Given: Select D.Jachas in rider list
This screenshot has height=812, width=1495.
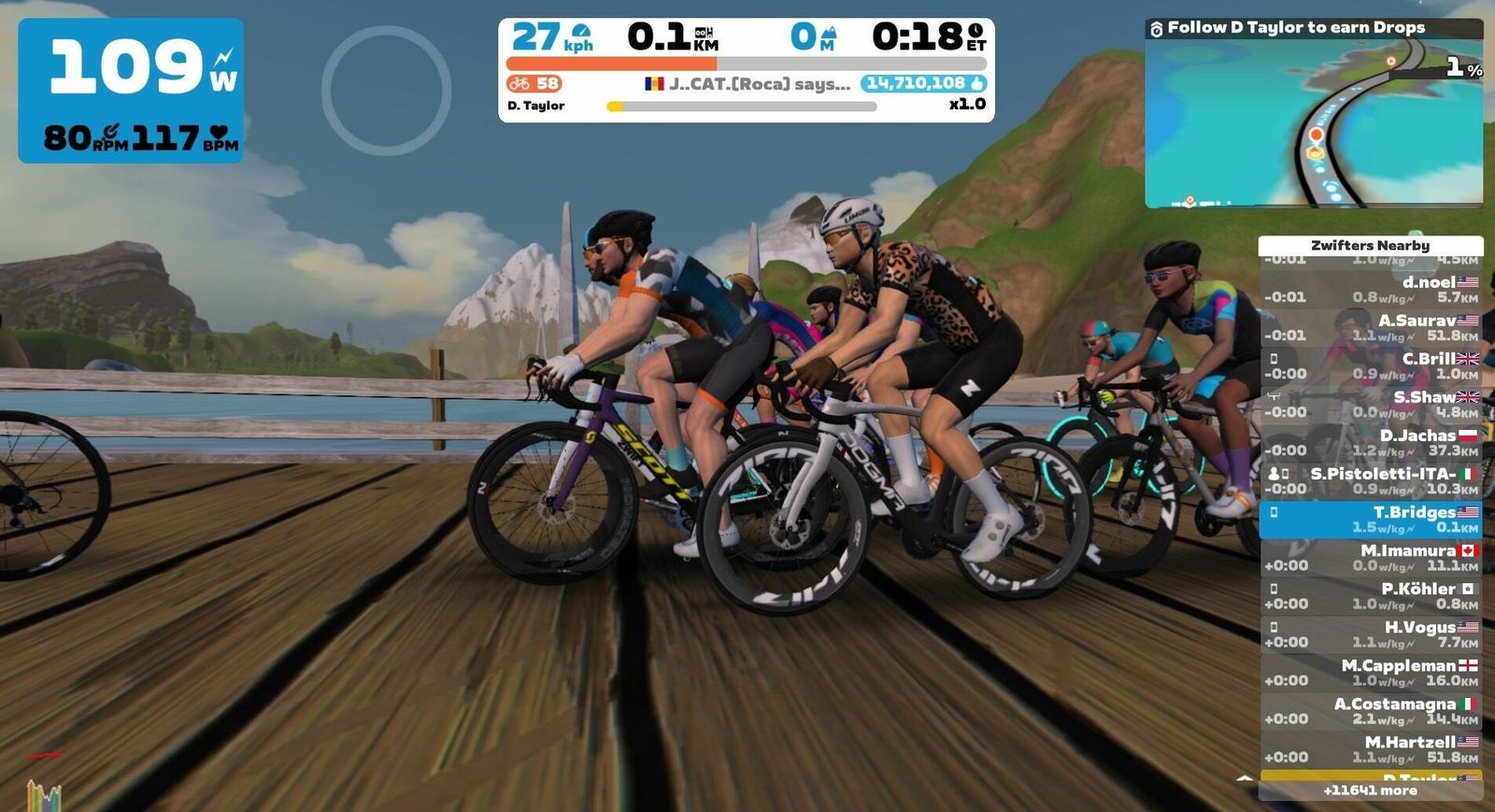Looking at the screenshot, I should [1371, 443].
